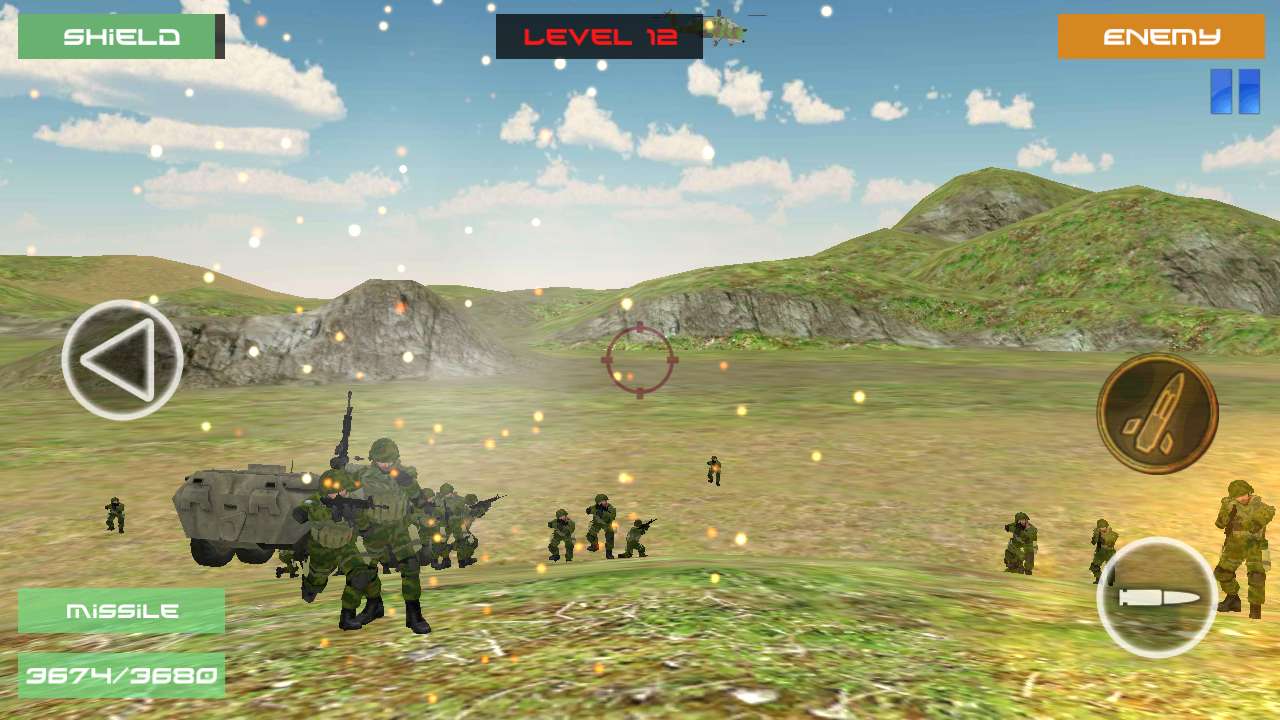
Task: Select the SHIELD tab in top left
Action: (x=120, y=37)
